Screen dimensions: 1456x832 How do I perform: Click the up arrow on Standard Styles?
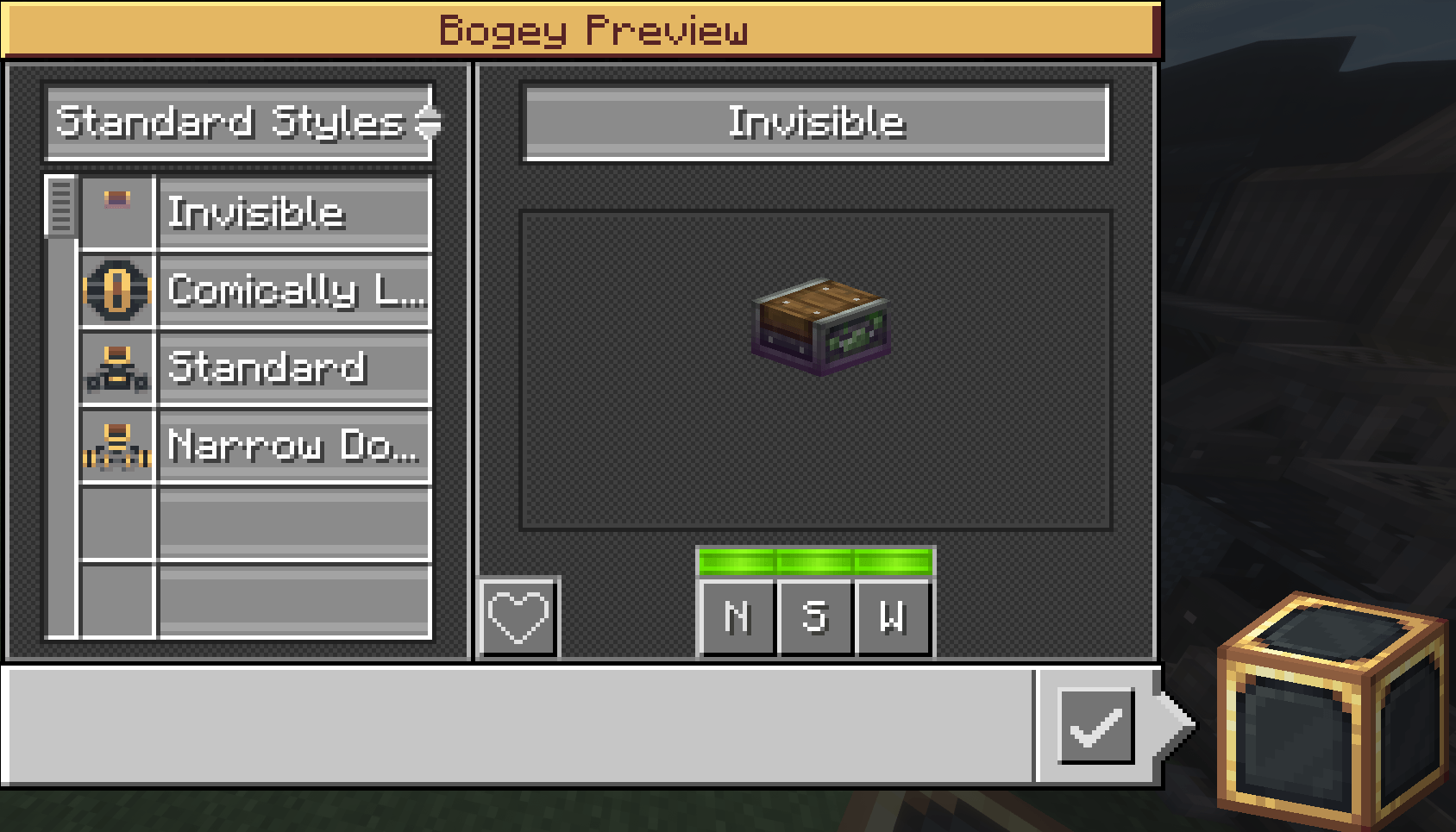pyautogui.click(x=429, y=113)
